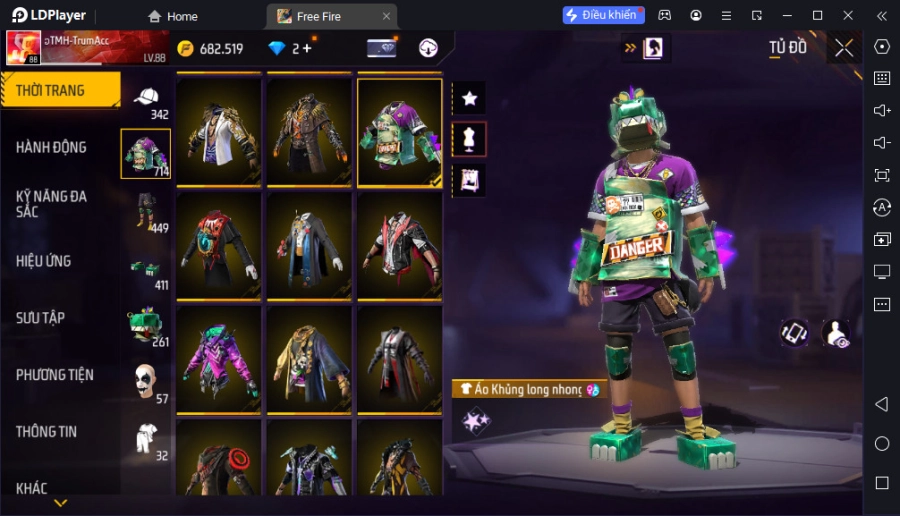
Task: Open the Kỹ Năng Đa Sắc section
Action: click(x=52, y=204)
